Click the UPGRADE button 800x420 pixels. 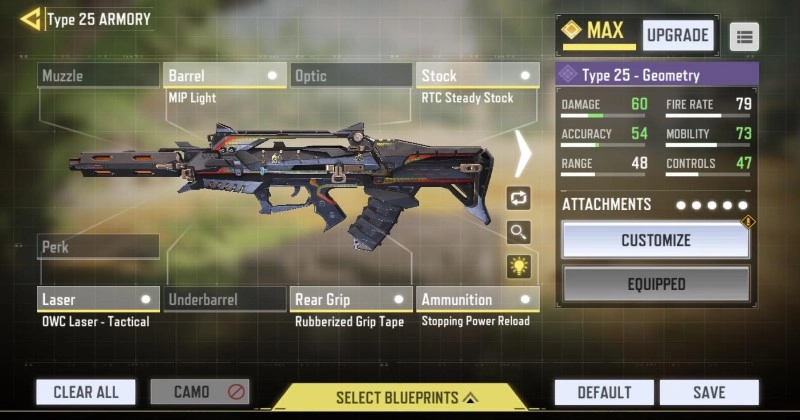click(x=677, y=35)
